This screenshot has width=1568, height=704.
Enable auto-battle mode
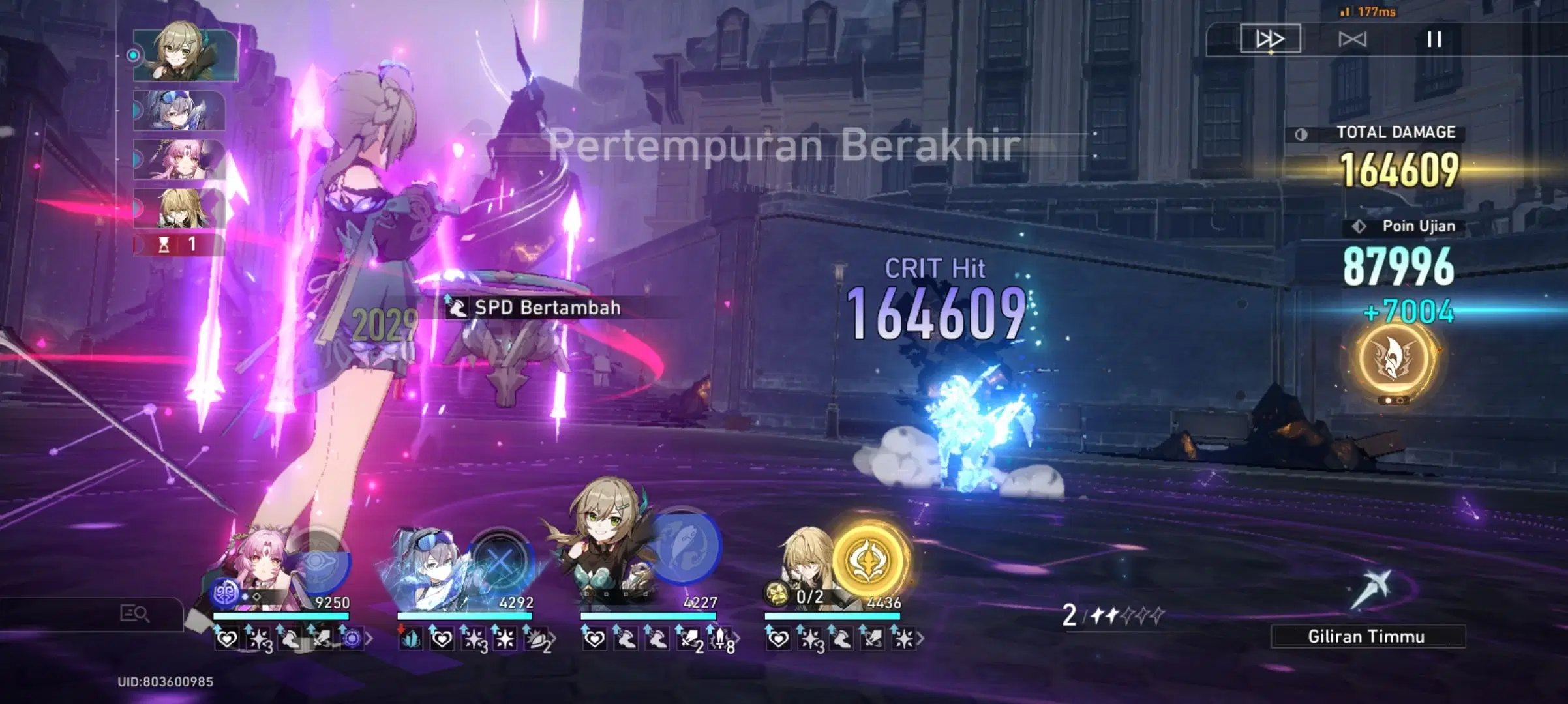tap(1353, 39)
